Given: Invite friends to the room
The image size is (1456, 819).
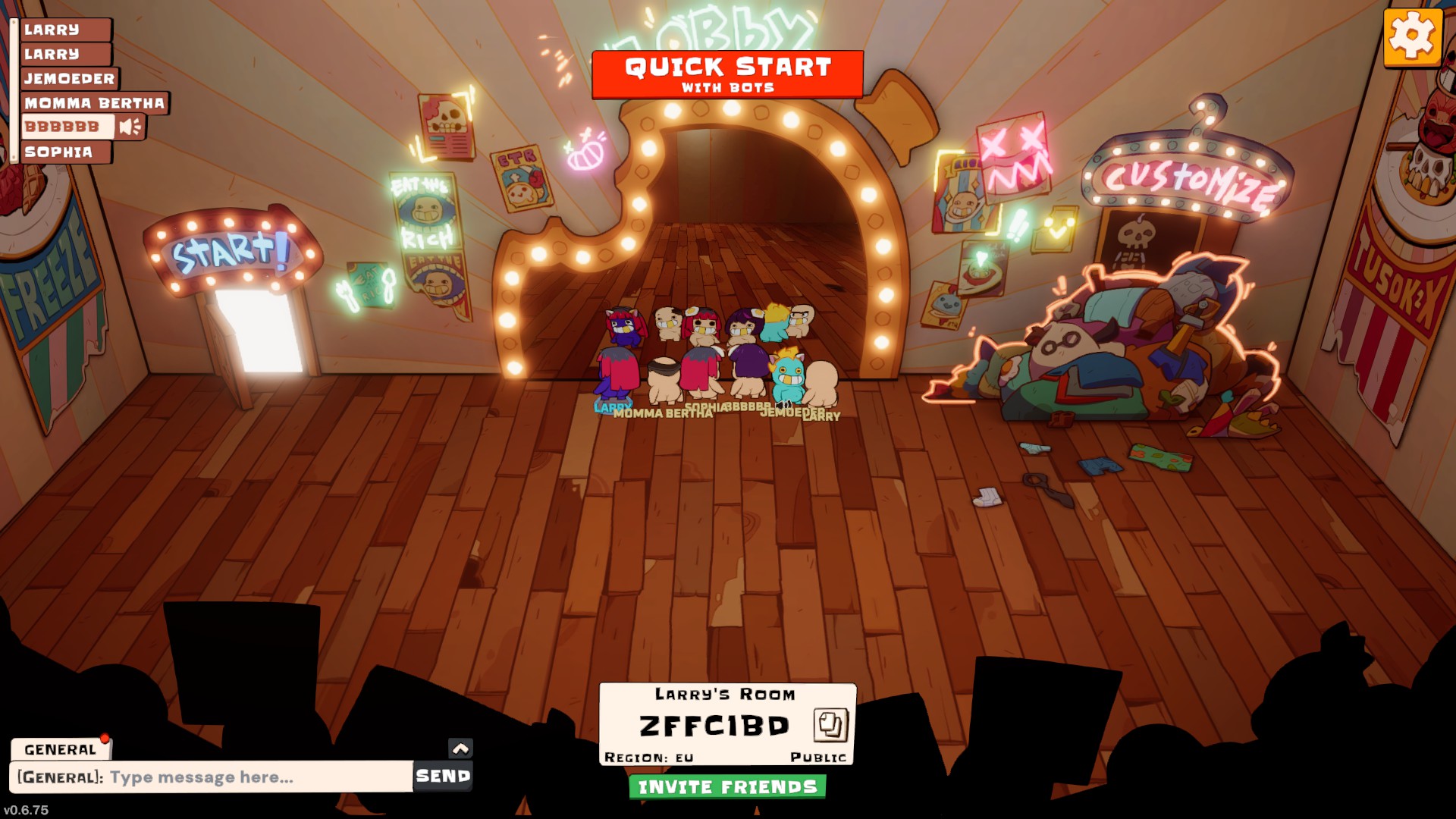Looking at the screenshot, I should [727, 787].
